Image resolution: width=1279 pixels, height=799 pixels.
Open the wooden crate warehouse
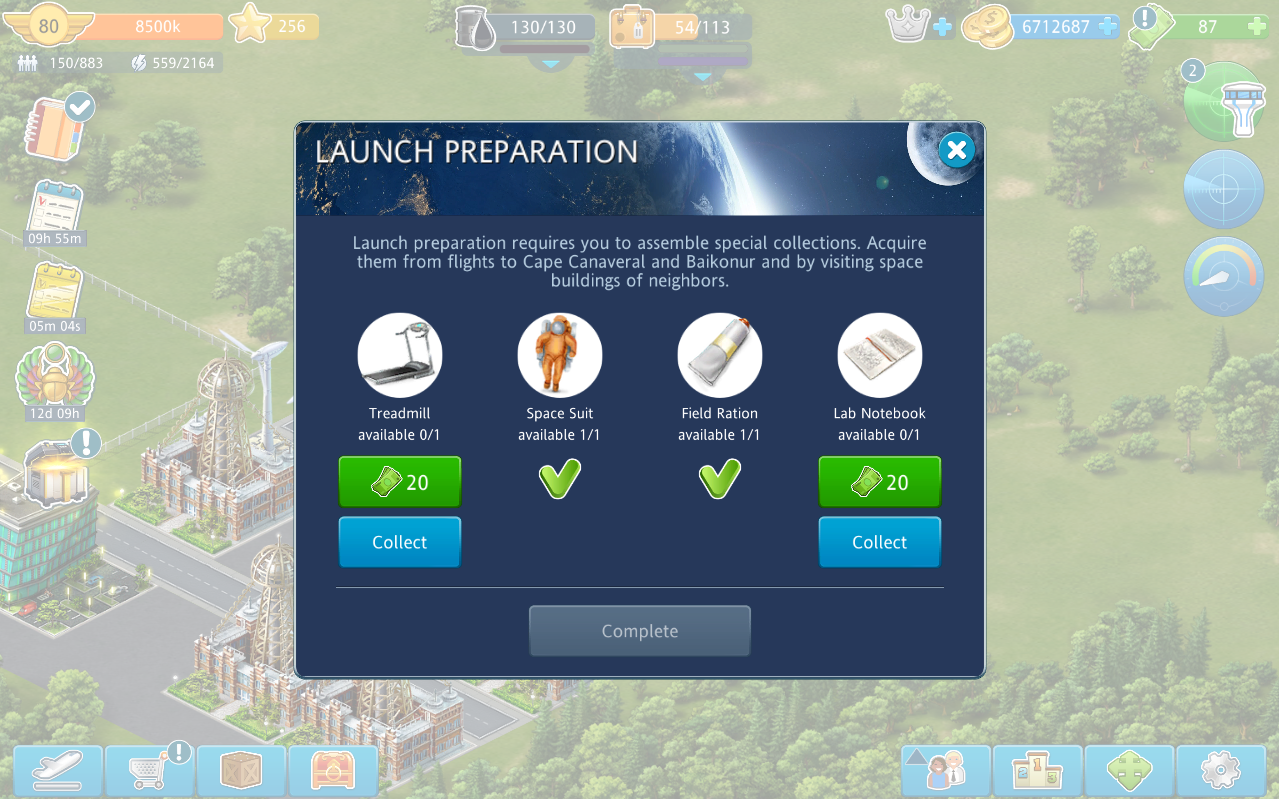pyautogui.click(x=241, y=770)
